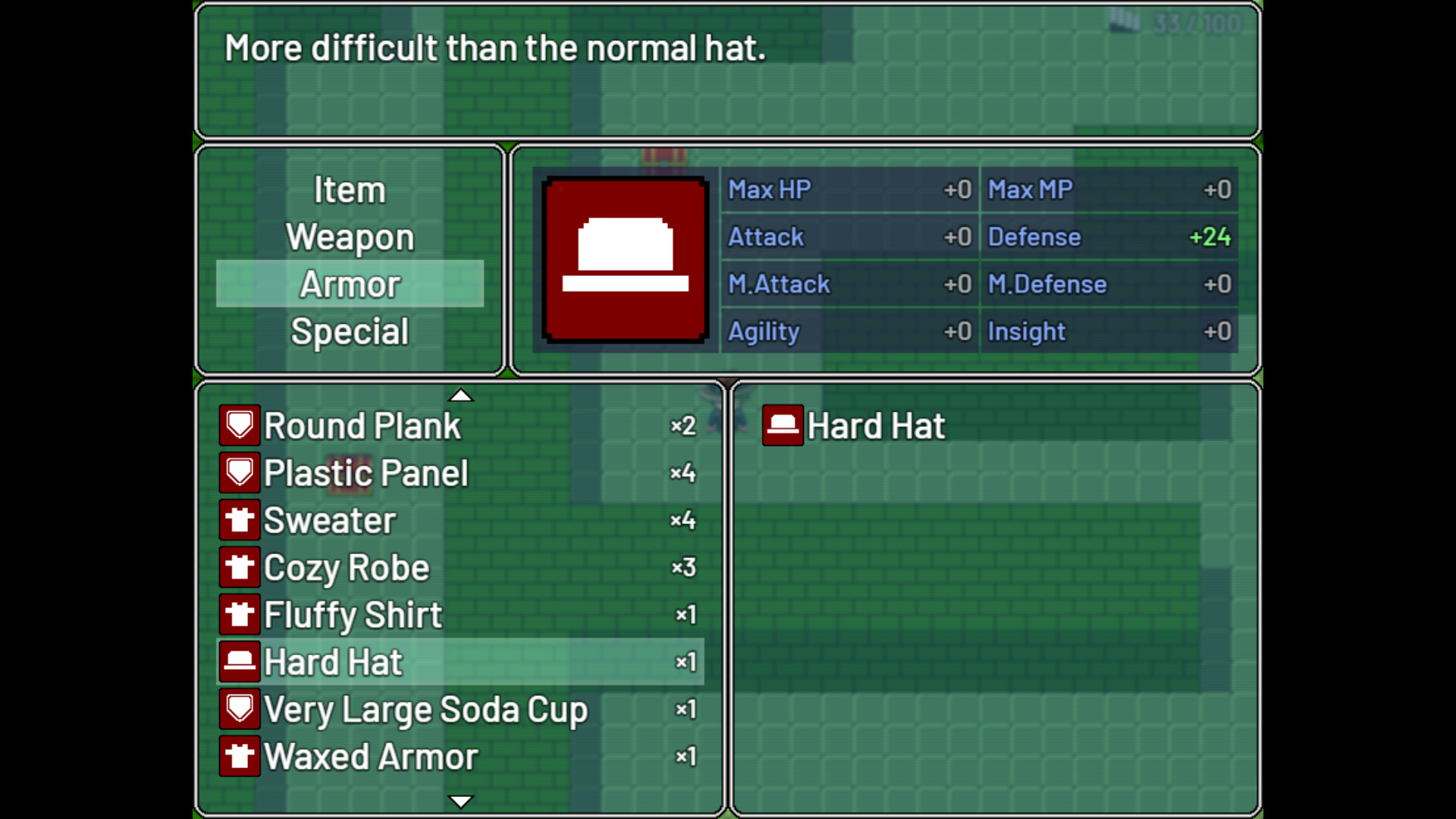Click the Very Large Soda Cup entry

426,708
